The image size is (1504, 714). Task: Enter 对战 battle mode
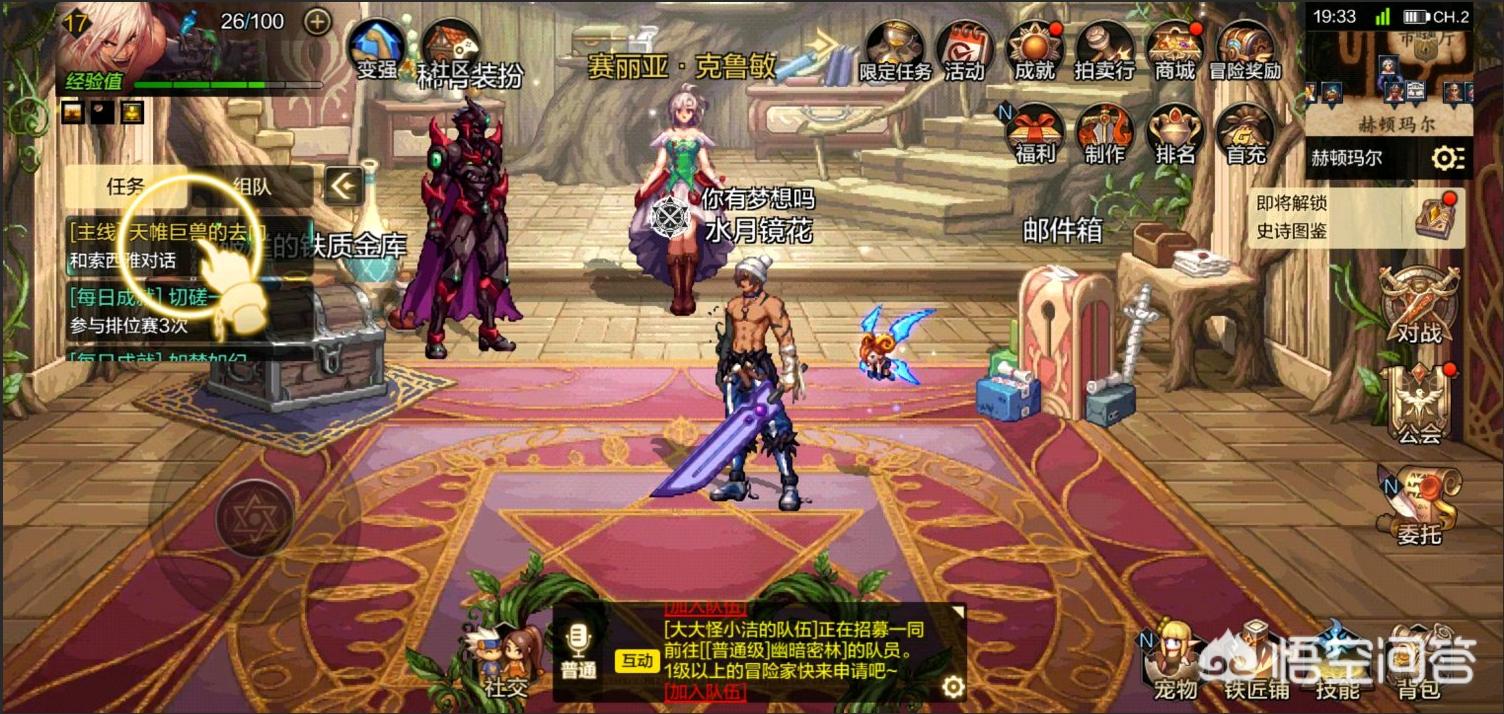(x=1419, y=305)
